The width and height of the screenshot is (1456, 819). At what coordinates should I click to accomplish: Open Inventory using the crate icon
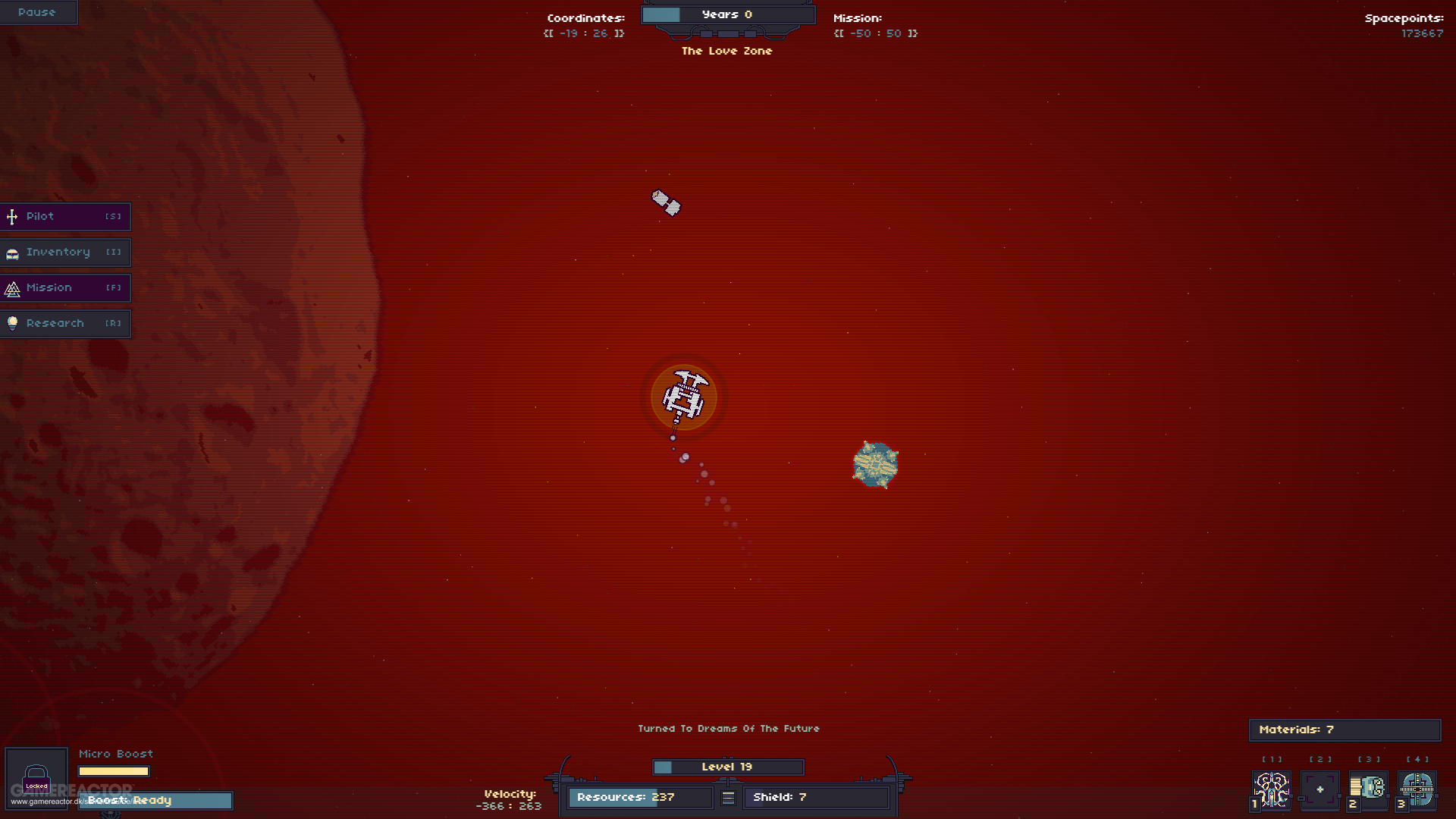click(x=12, y=253)
